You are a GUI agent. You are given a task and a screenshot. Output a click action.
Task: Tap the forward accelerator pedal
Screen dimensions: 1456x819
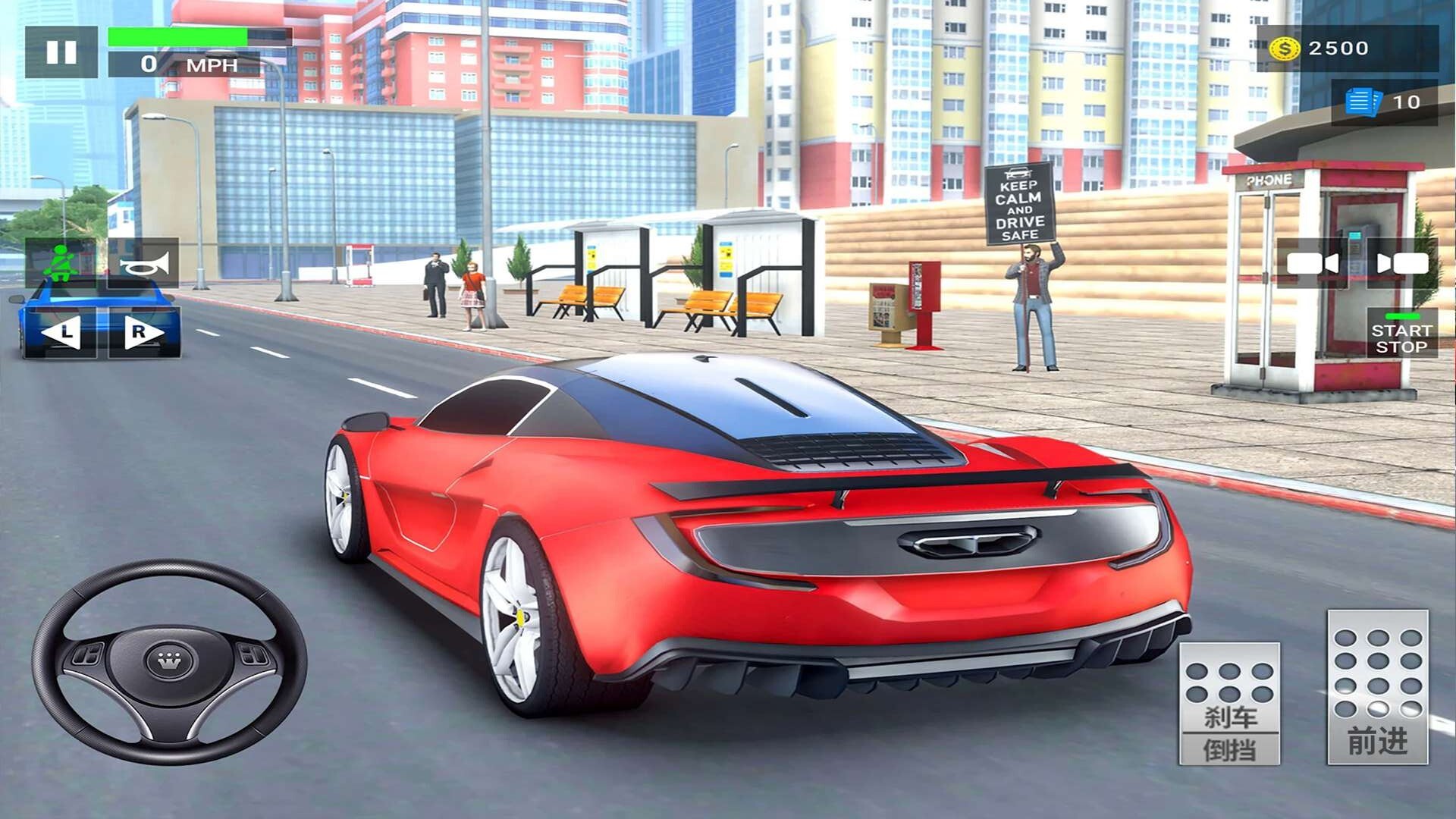coord(1377,687)
